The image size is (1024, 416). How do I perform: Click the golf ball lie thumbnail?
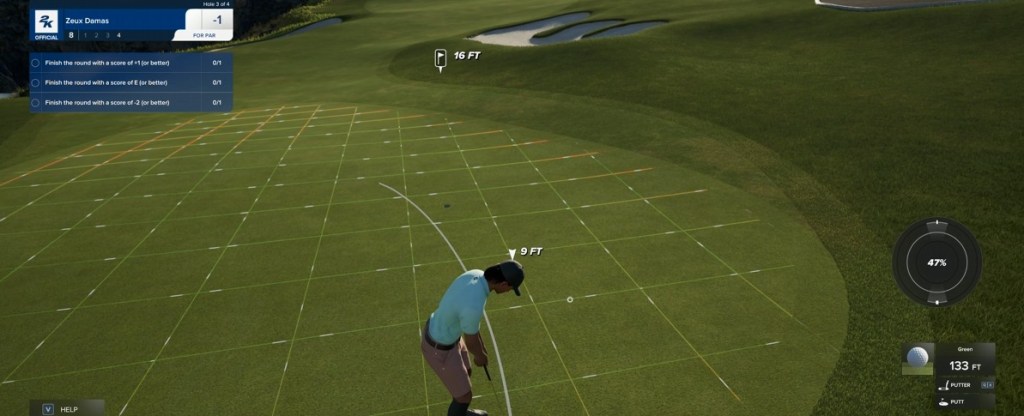(x=917, y=359)
